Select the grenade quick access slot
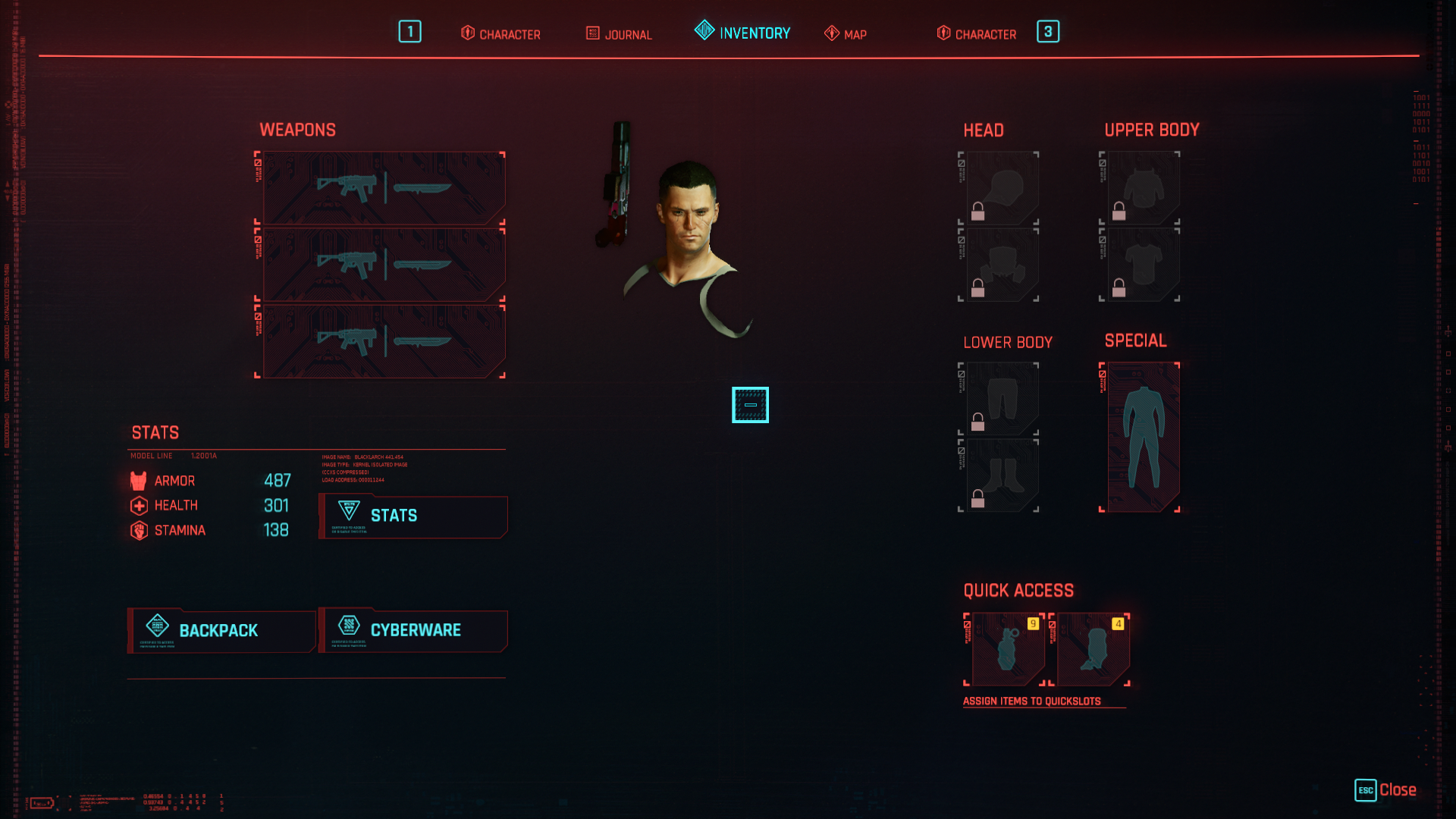Screen dimensions: 1456x819 tap(1007, 649)
